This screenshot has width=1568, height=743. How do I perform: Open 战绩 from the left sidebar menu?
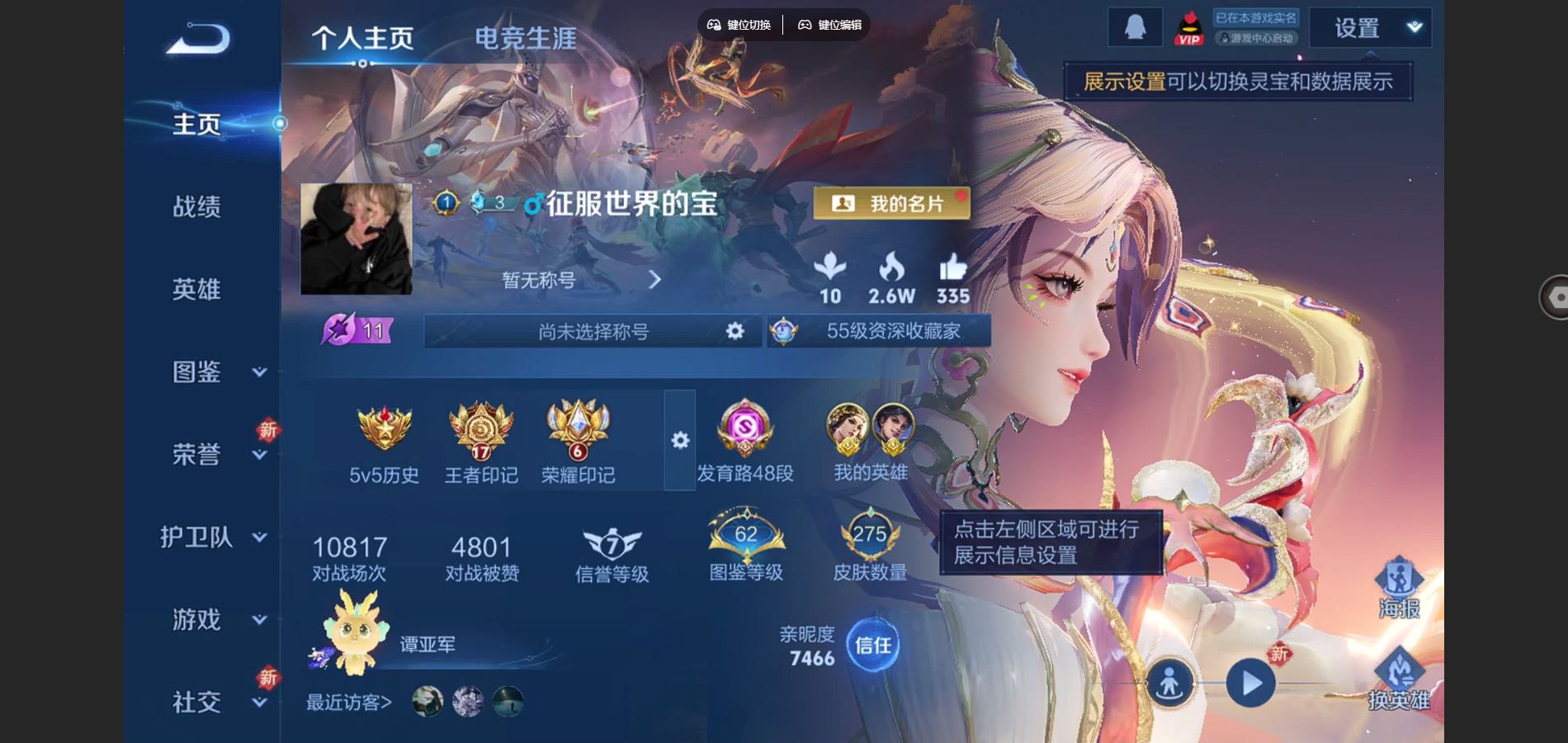coord(196,208)
